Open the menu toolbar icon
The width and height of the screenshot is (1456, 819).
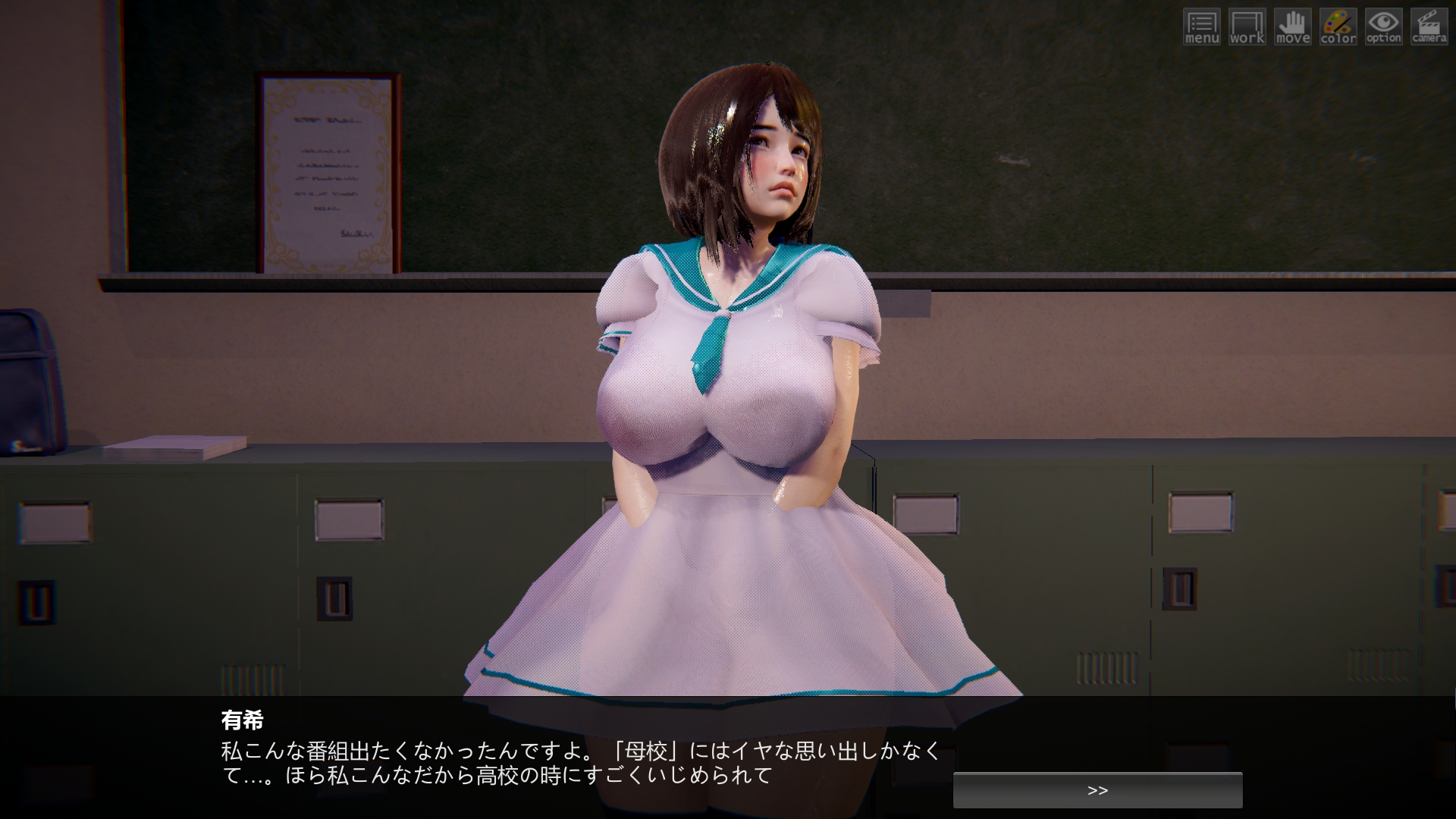(x=1201, y=27)
